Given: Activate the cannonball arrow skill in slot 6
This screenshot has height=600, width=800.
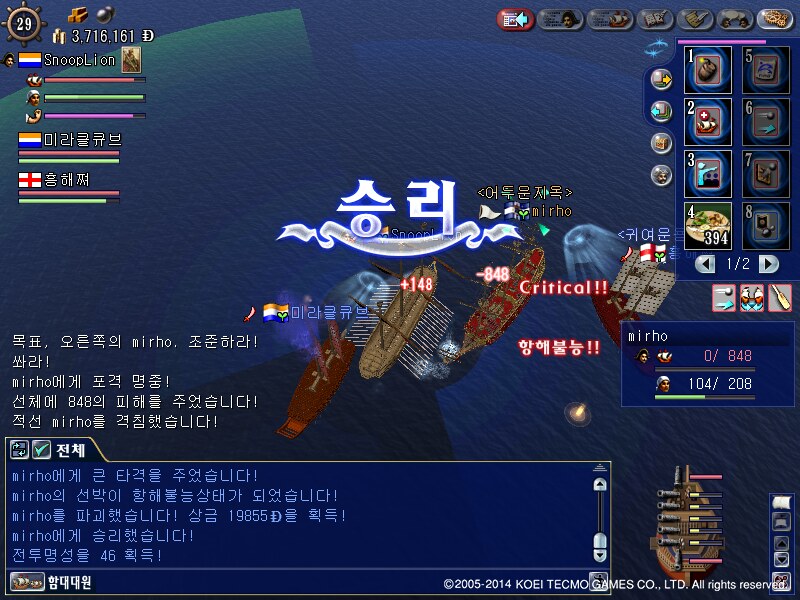Looking at the screenshot, I should pos(766,121).
